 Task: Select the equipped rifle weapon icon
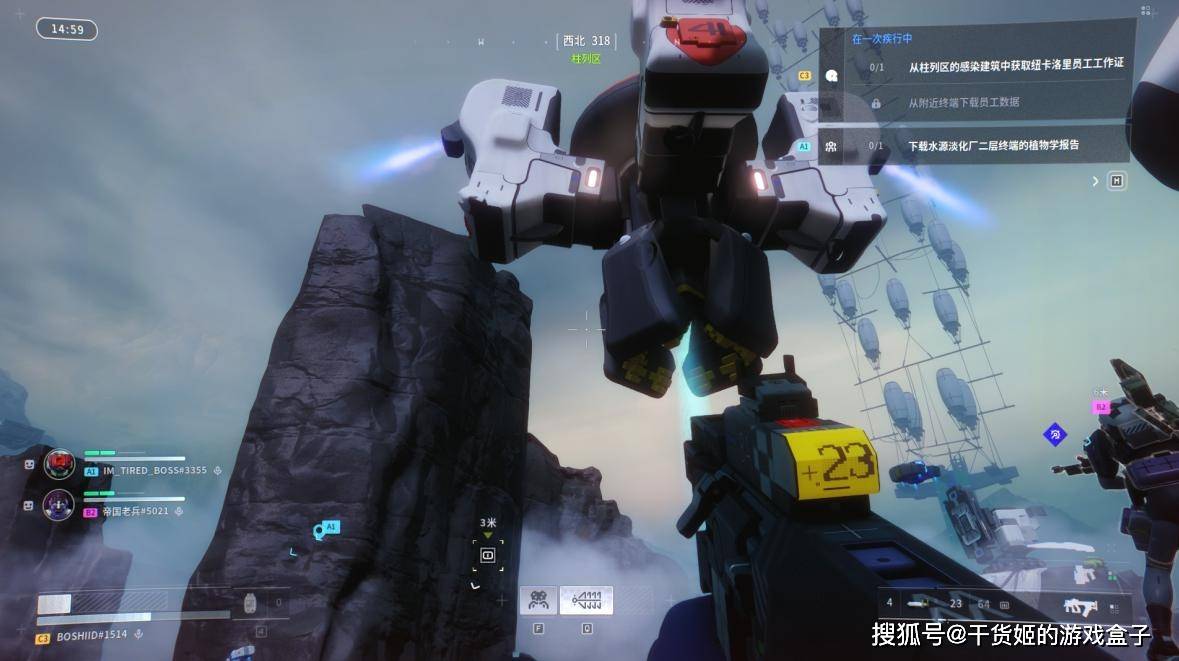pyautogui.click(x=1080, y=605)
